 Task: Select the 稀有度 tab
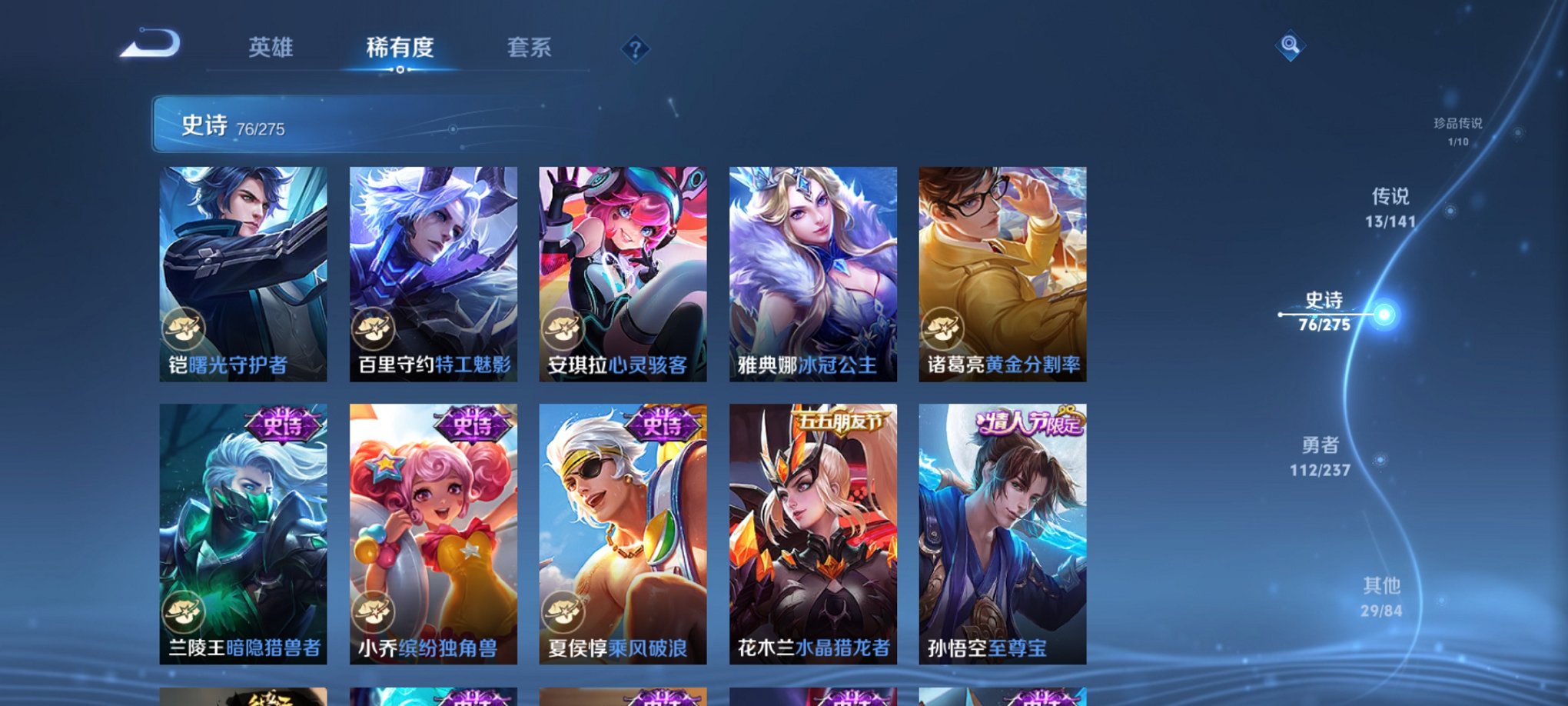point(400,48)
